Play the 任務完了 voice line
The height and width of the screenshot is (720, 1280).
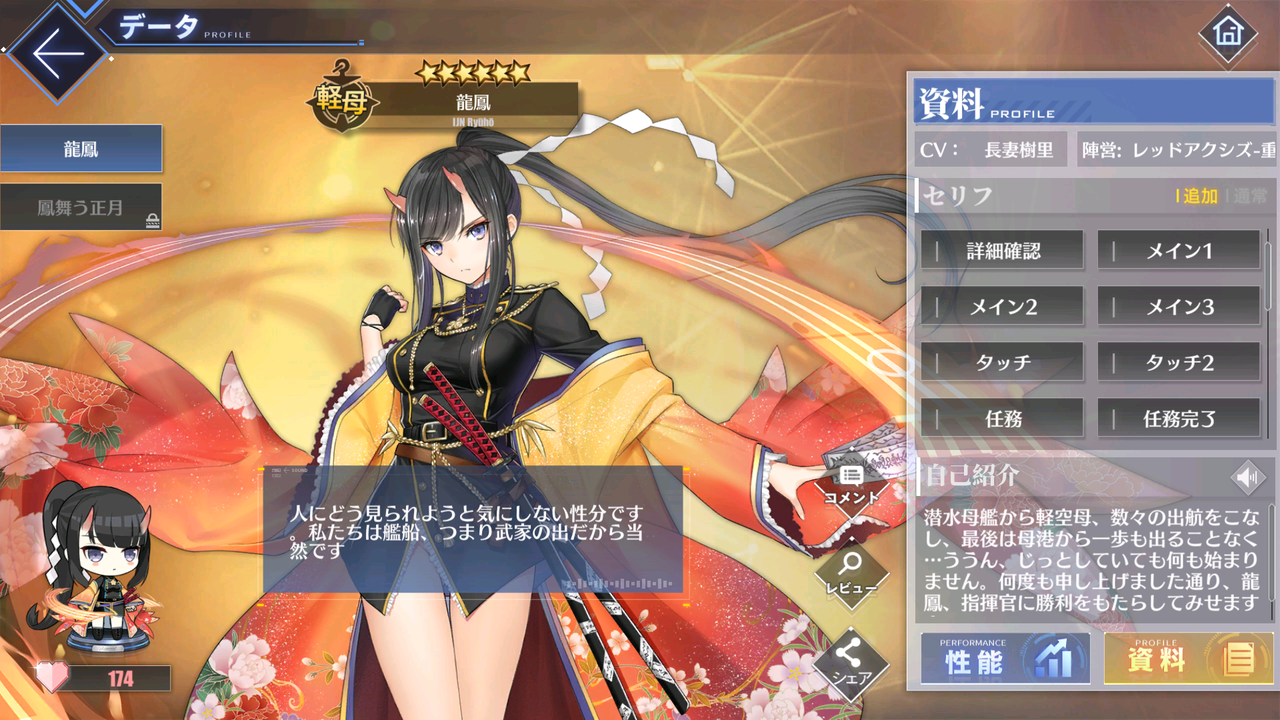click(x=1178, y=418)
